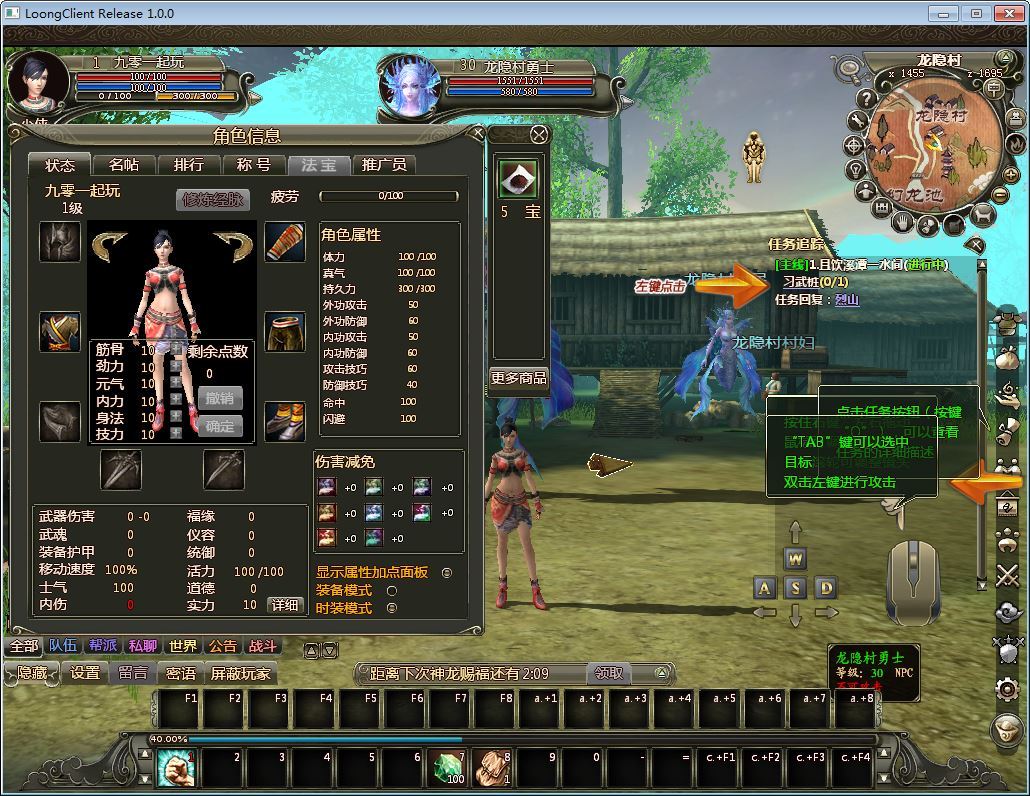1030x796 pixels.
Task: Close the LoongClient window
Action: coord(1007,13)
